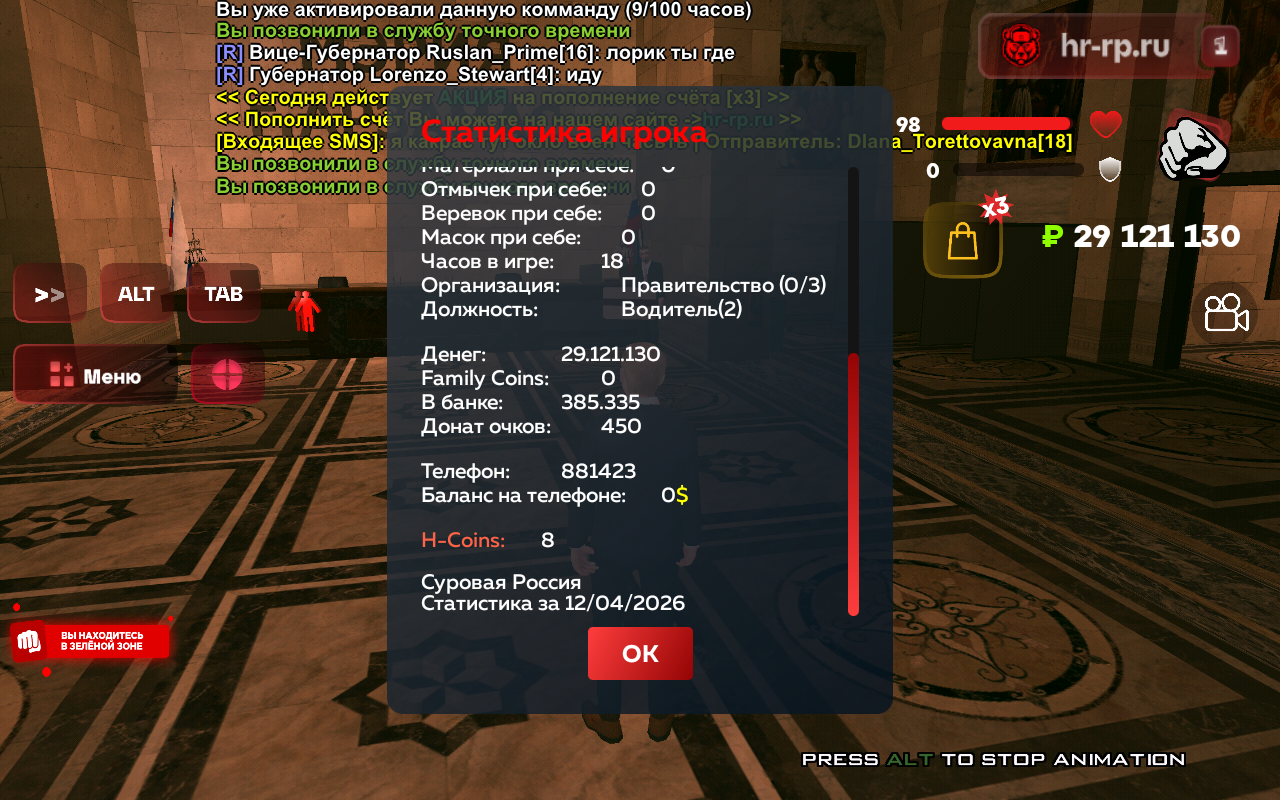This screenshot has width=1280, height=800.
Task: Tap the TAB player list button
Action: (x=224, y=294)
